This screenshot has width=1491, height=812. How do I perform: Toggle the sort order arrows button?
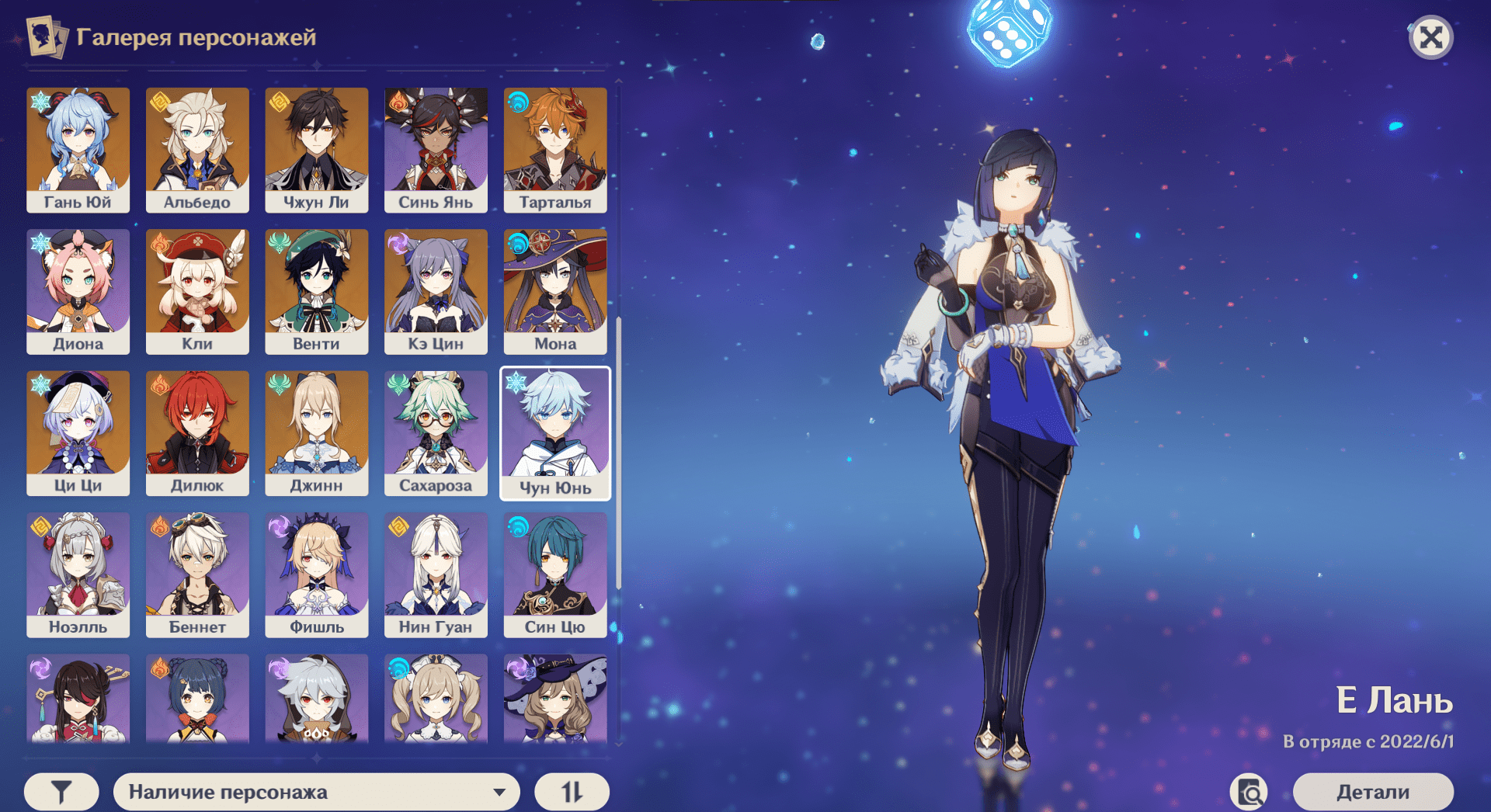click(572, 792)
